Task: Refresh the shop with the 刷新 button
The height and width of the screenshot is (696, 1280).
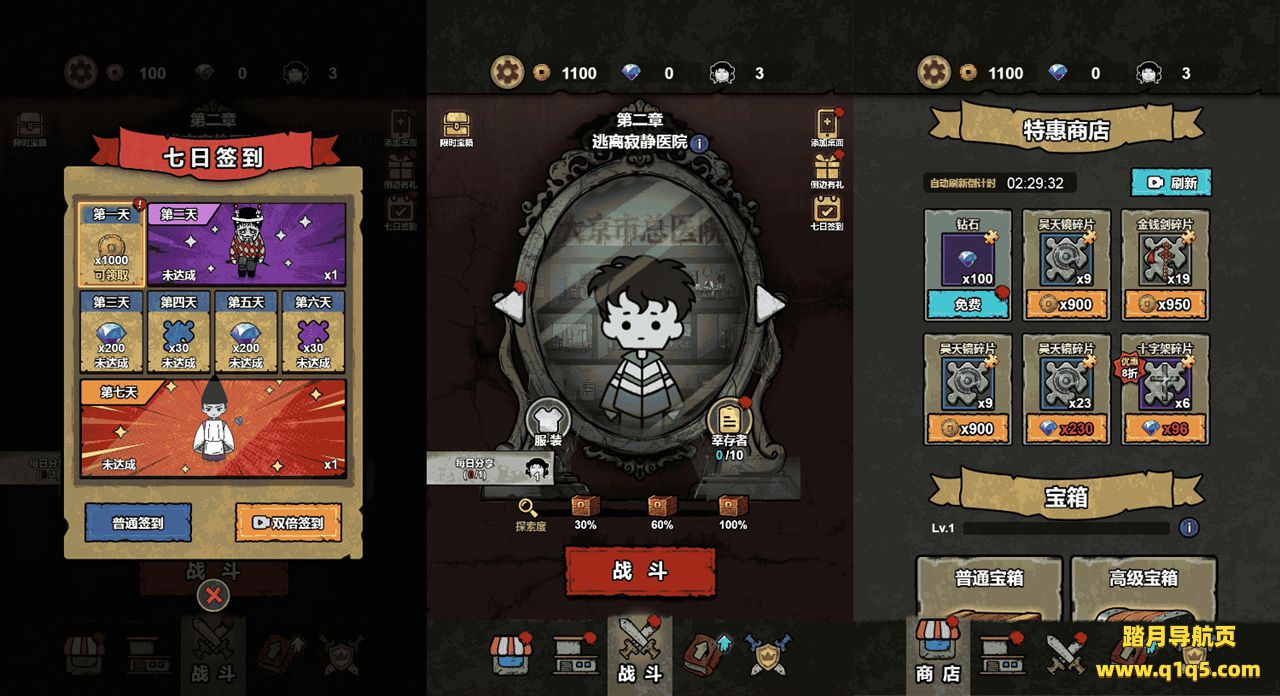Action: click(1171, 183)
